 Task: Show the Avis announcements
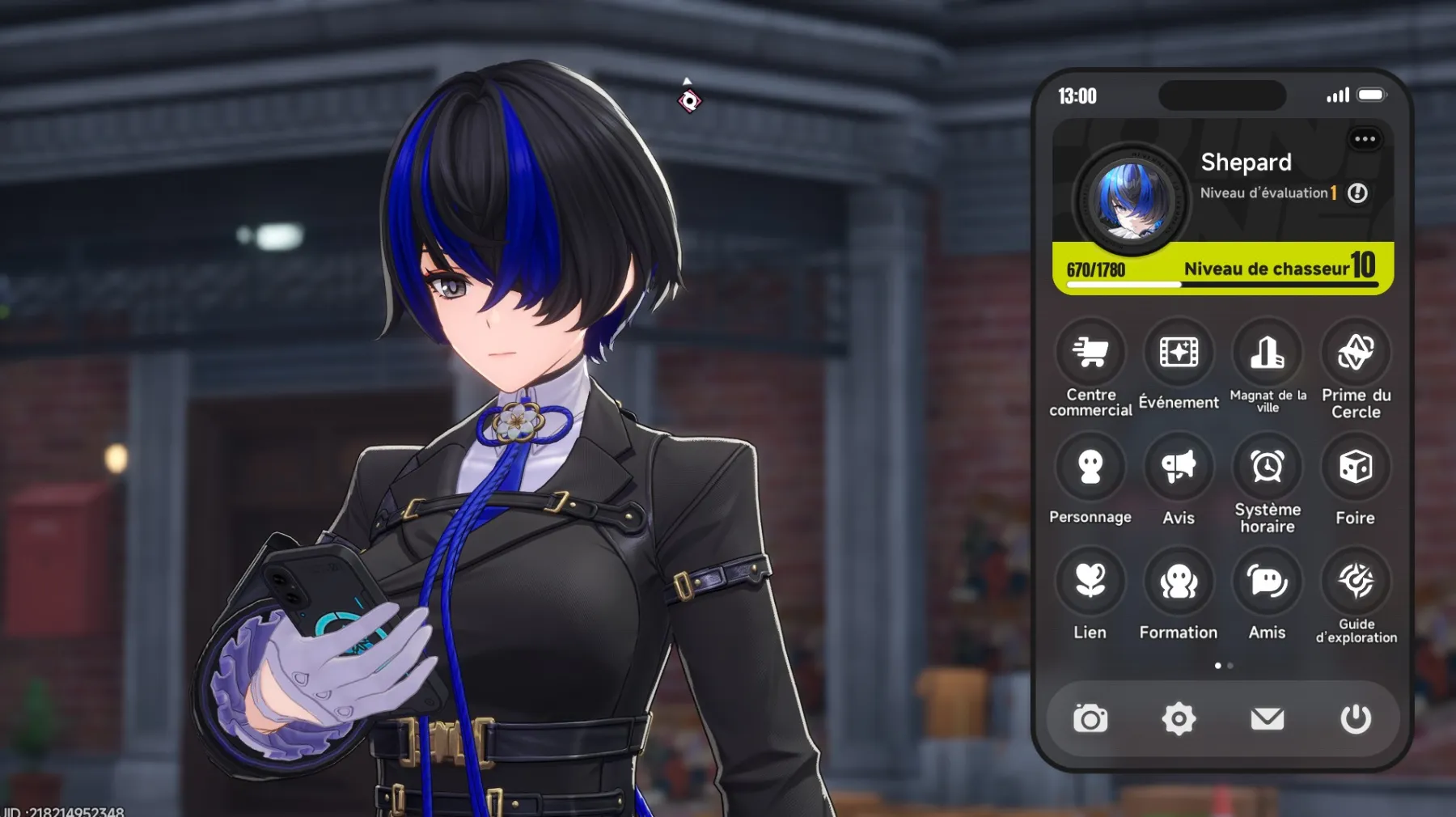coord(1179,467)
